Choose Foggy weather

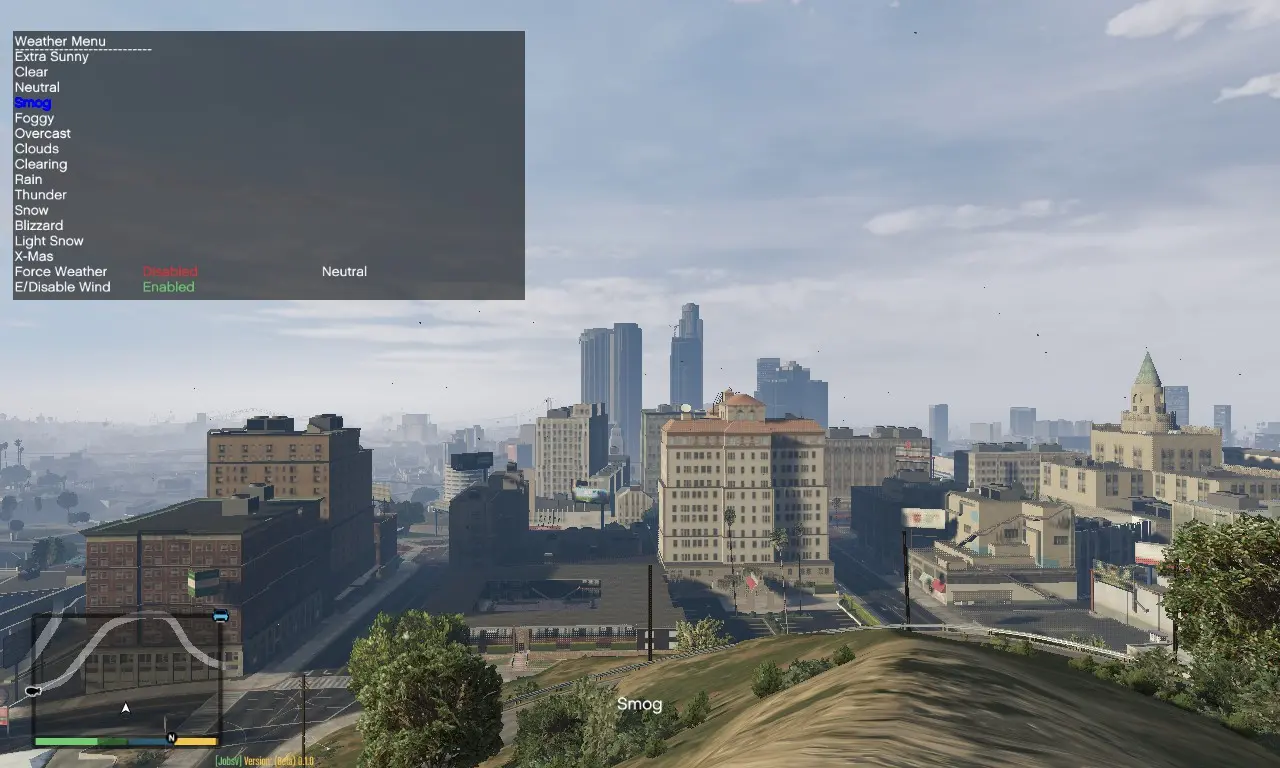34,118
